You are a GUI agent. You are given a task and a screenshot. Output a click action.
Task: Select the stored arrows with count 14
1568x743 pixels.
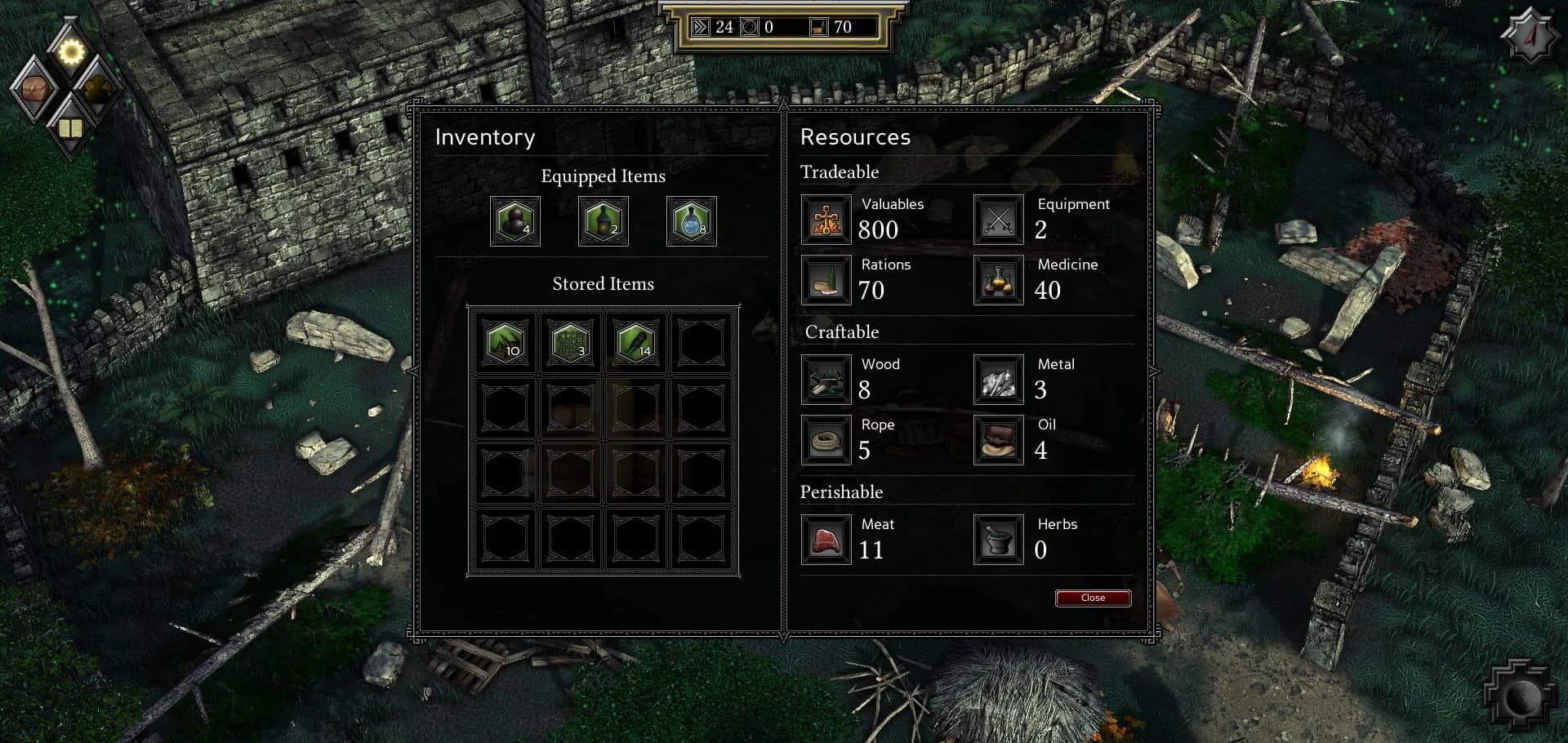[x=635, y=342]
